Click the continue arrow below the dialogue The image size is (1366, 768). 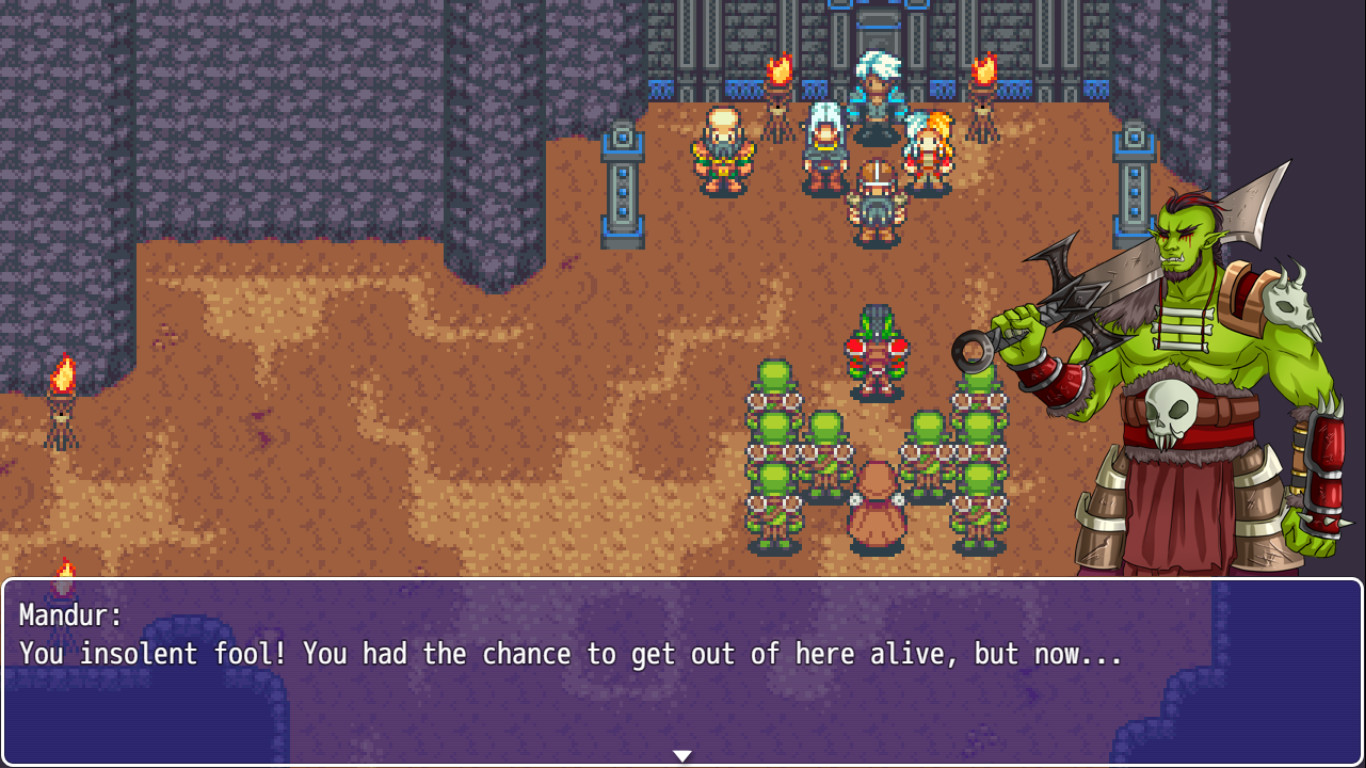[x=683, y=755]
